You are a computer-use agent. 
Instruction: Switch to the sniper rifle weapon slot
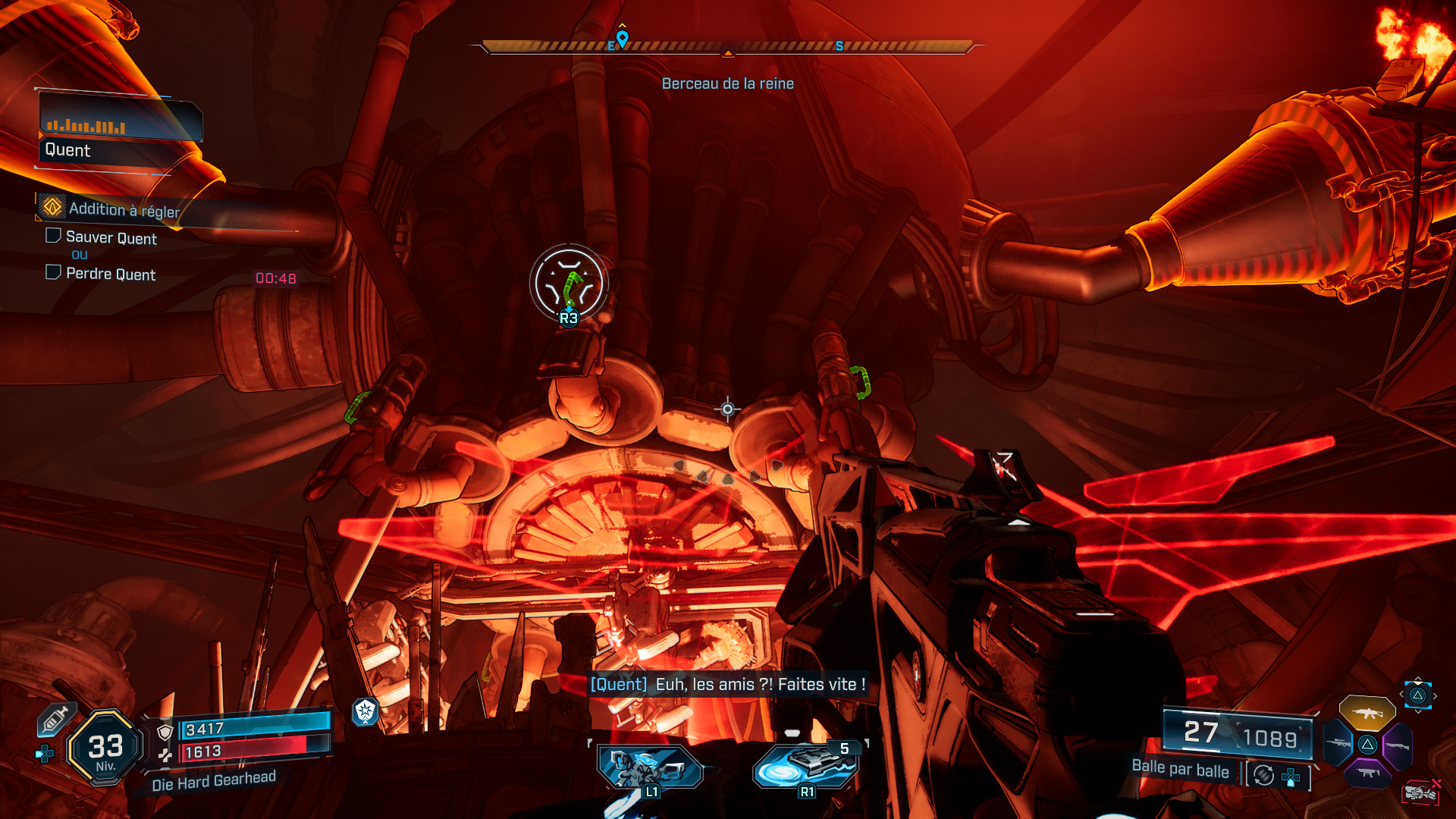1338,744
